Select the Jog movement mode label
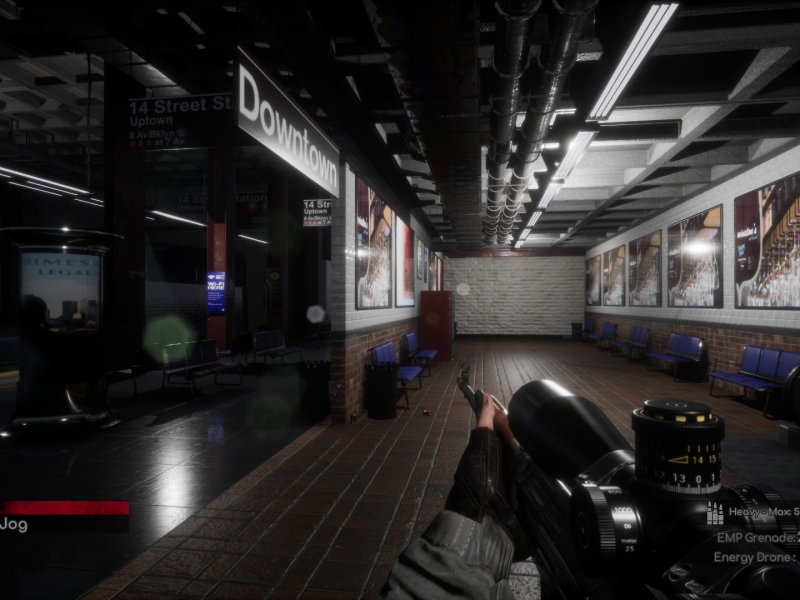 (x=14, y=524)
